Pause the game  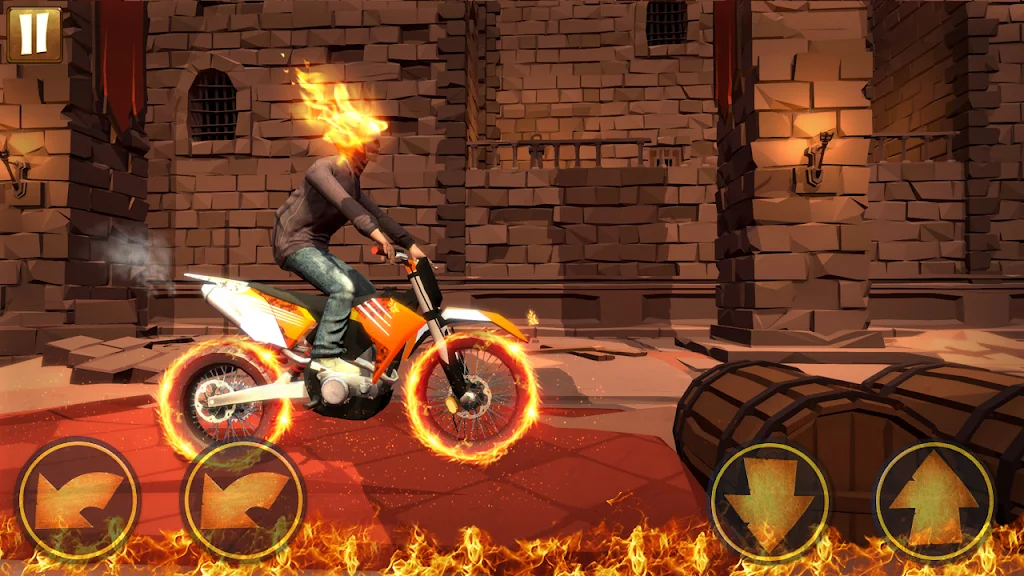33,33
